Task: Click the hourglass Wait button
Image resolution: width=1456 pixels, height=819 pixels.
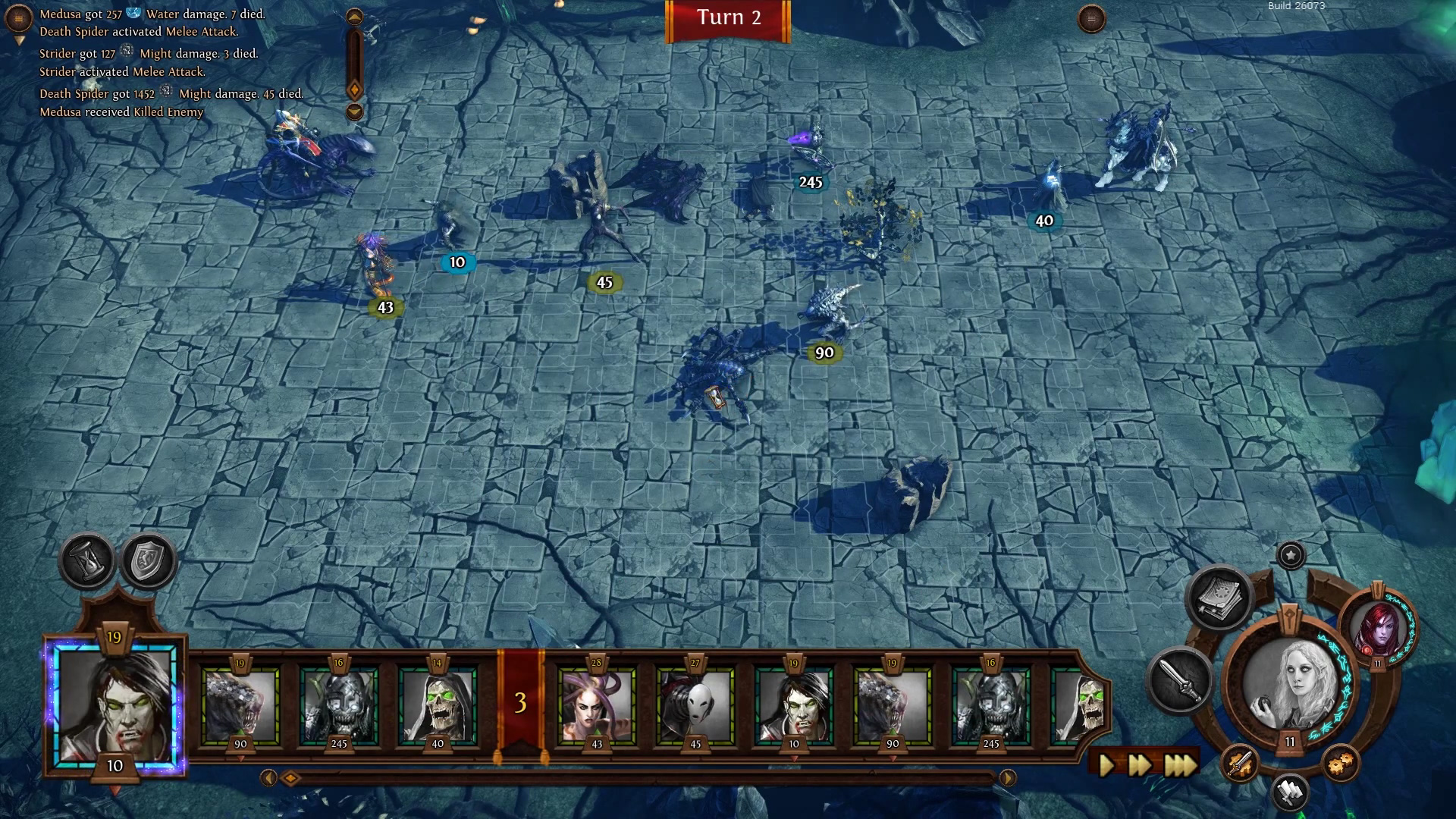Action: point(87,561)
